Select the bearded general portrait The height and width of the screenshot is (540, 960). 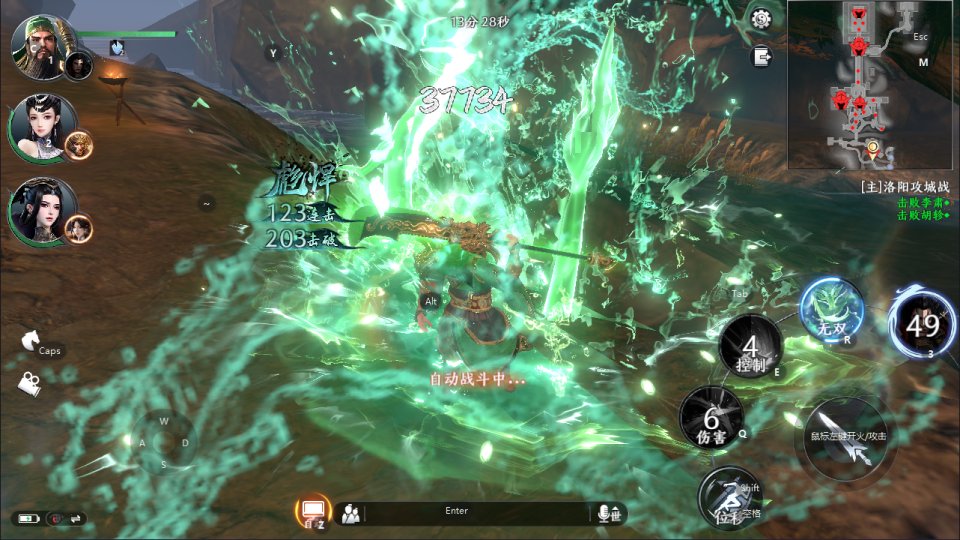click(x=38, y=44)
